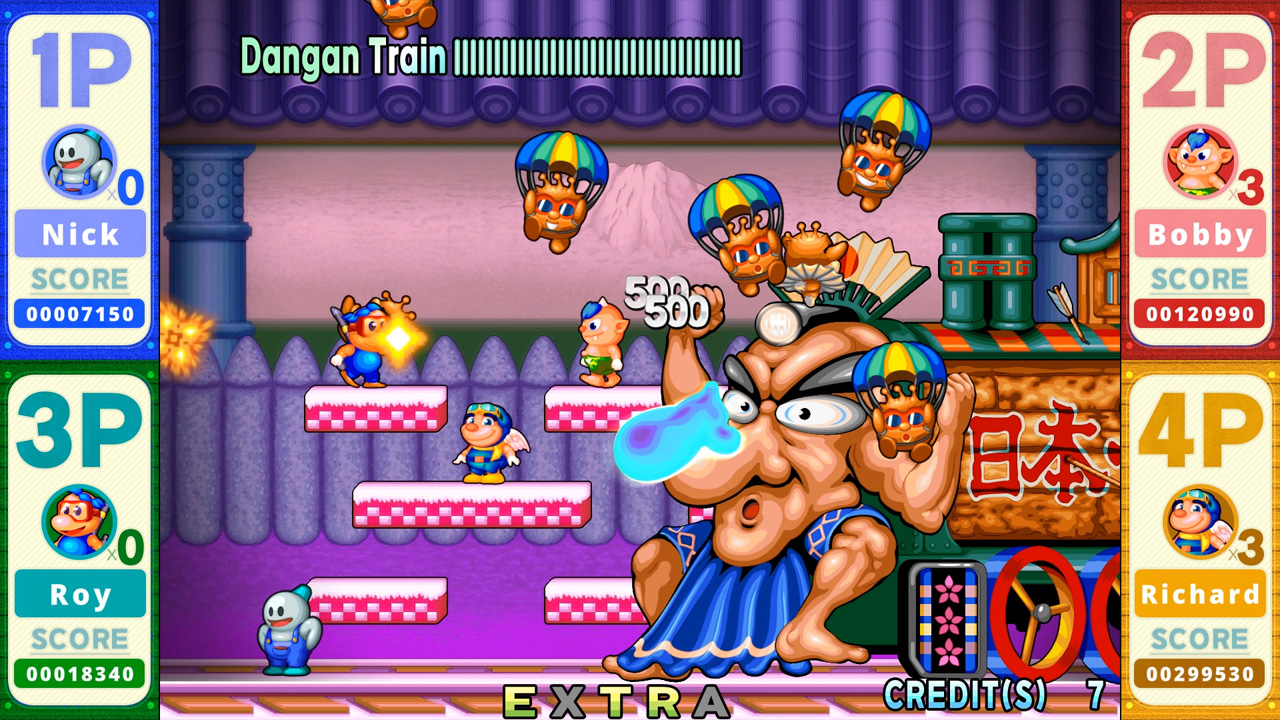This screenshot has width=1280, height=720.
Task: Click Richard's score display 00299530
Action: click(1200, 674)
